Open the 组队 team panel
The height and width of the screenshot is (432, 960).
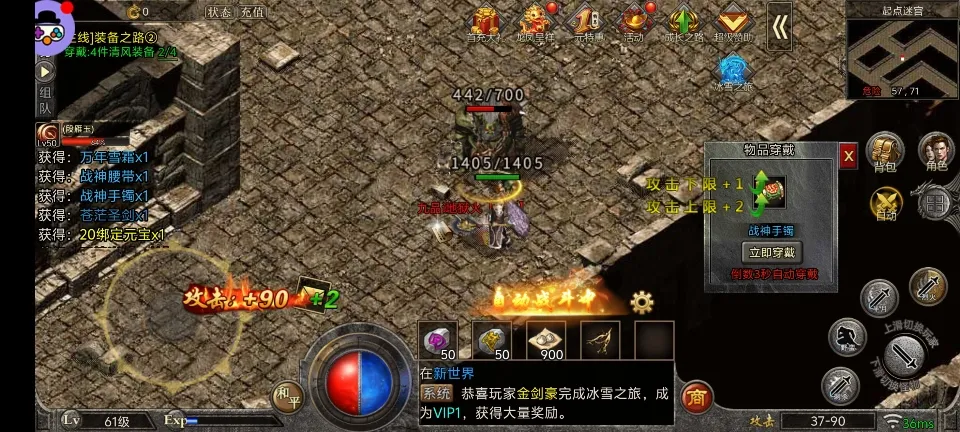(45, 101)
